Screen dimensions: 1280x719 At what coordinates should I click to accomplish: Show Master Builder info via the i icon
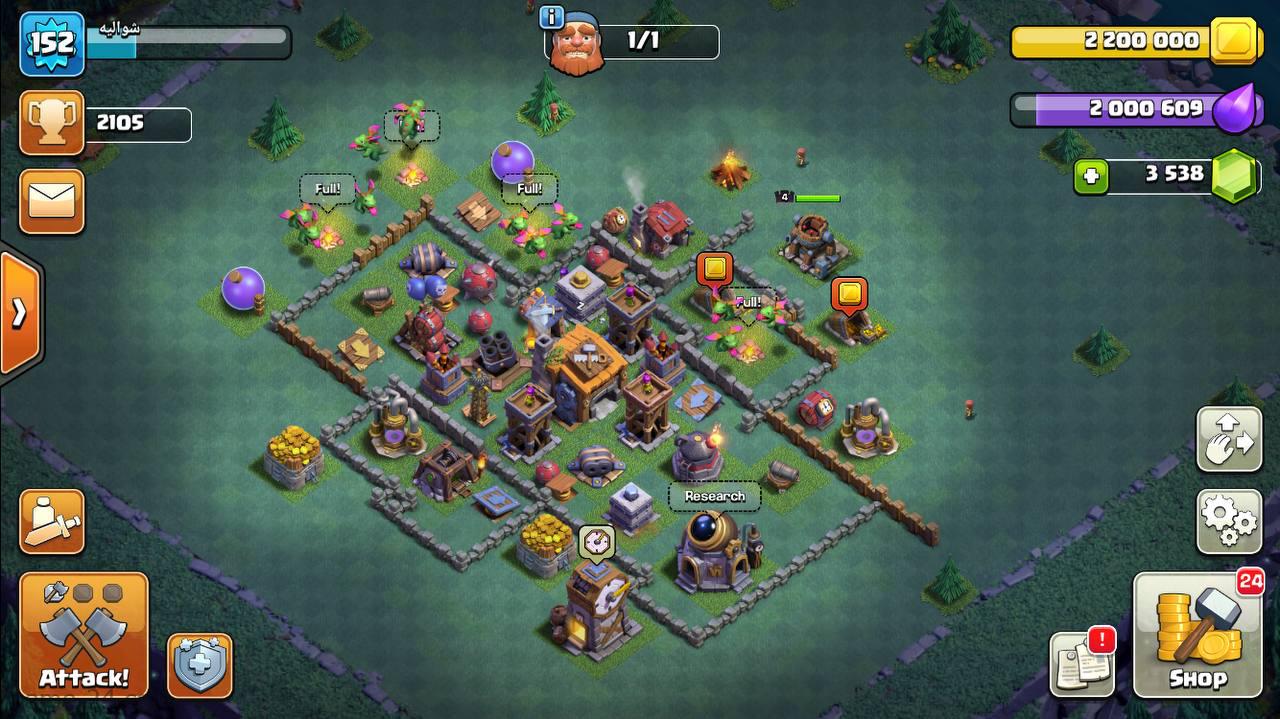pyautogui.click(x=551, y=17)
